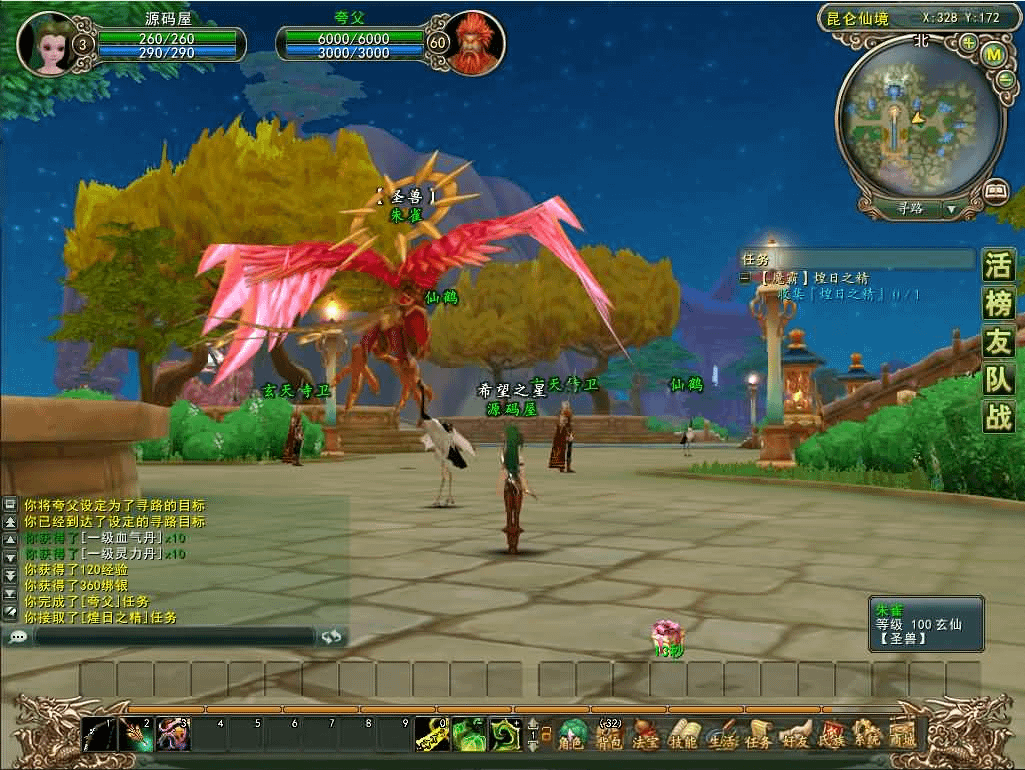Screen dimensions: 1025x770
Task: Select the 榜 ranking side tab
Action: (x=998, y=304)
